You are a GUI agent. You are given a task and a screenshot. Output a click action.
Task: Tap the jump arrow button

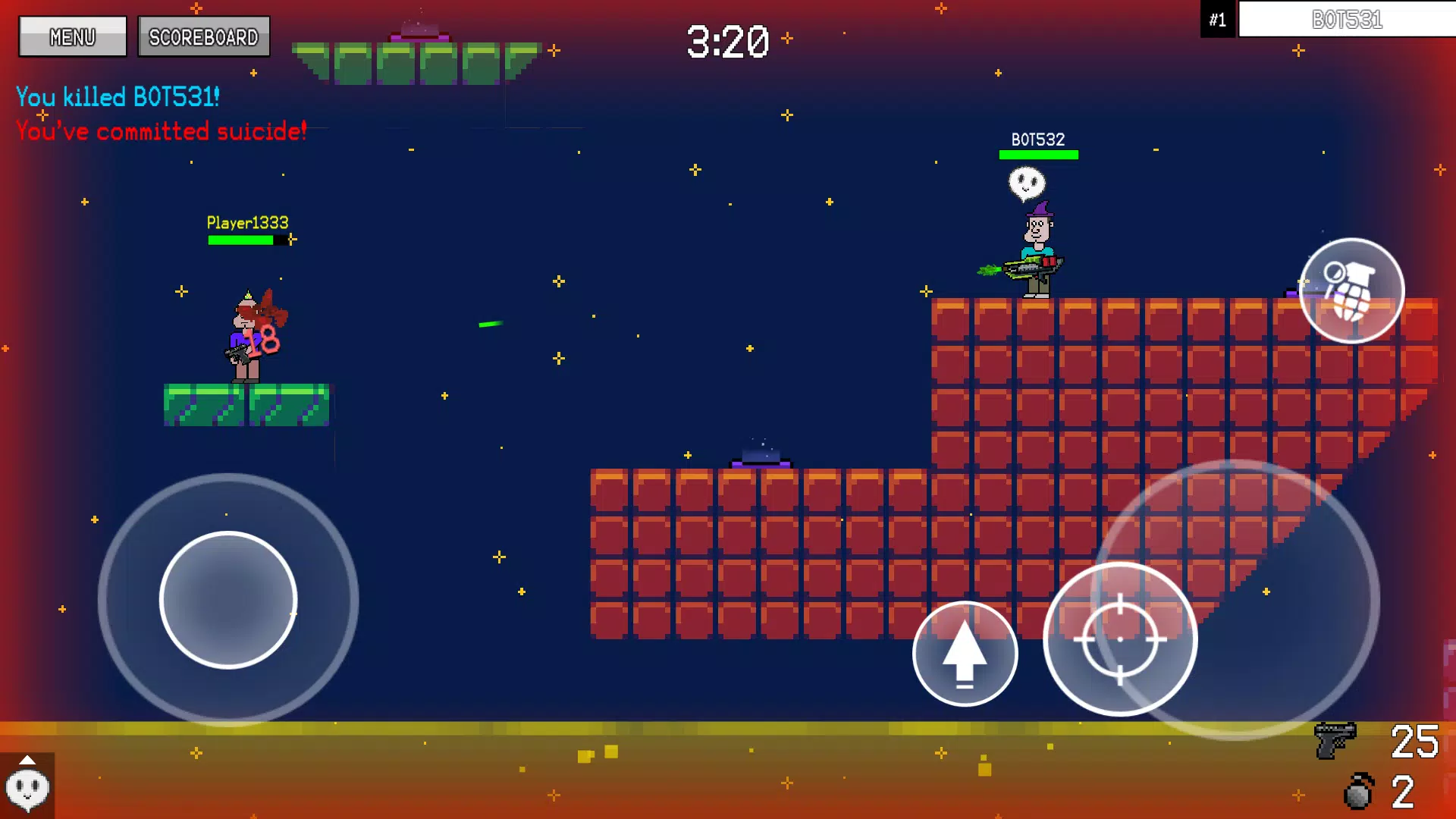pyautogui.click(x=965, y=654)
